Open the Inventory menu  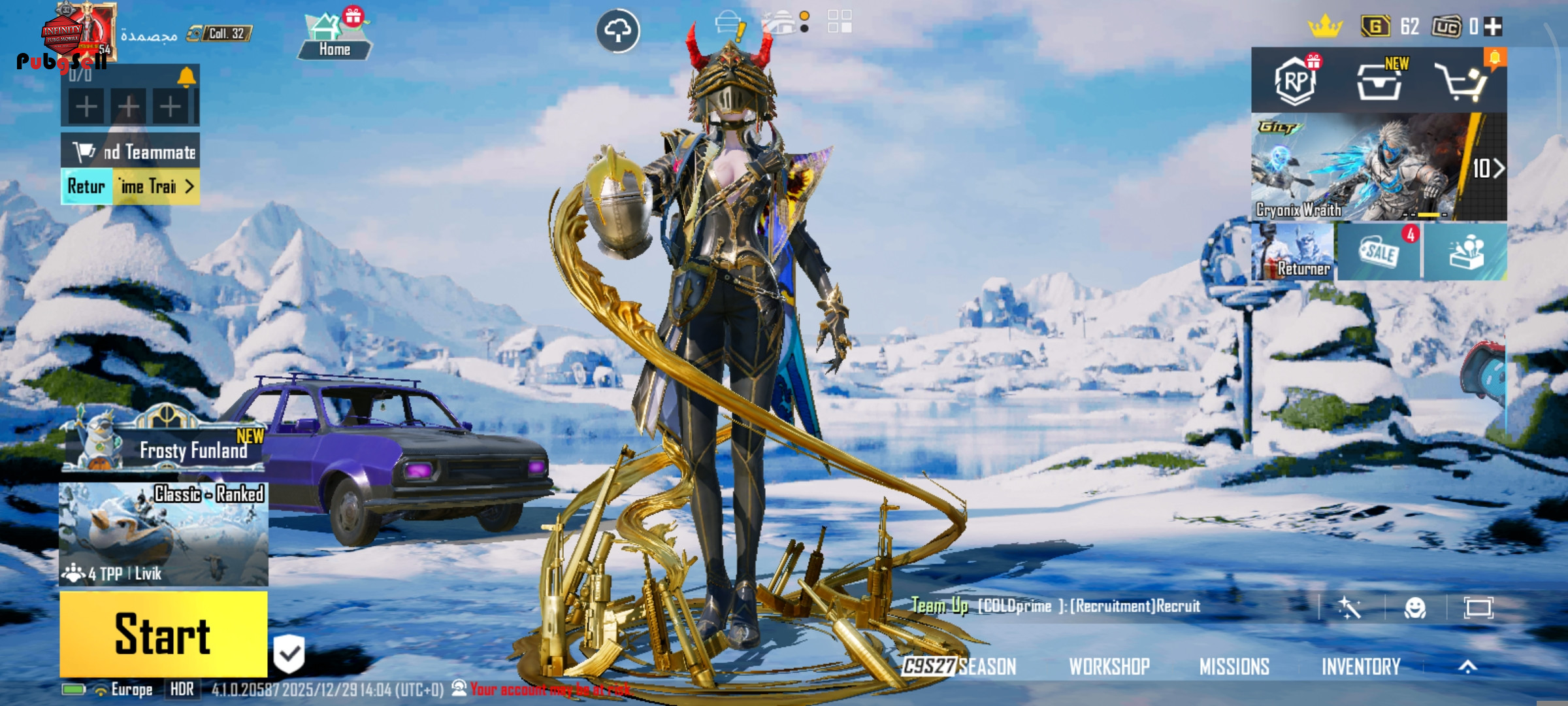pyautogui.click(x=1361, y=666)
